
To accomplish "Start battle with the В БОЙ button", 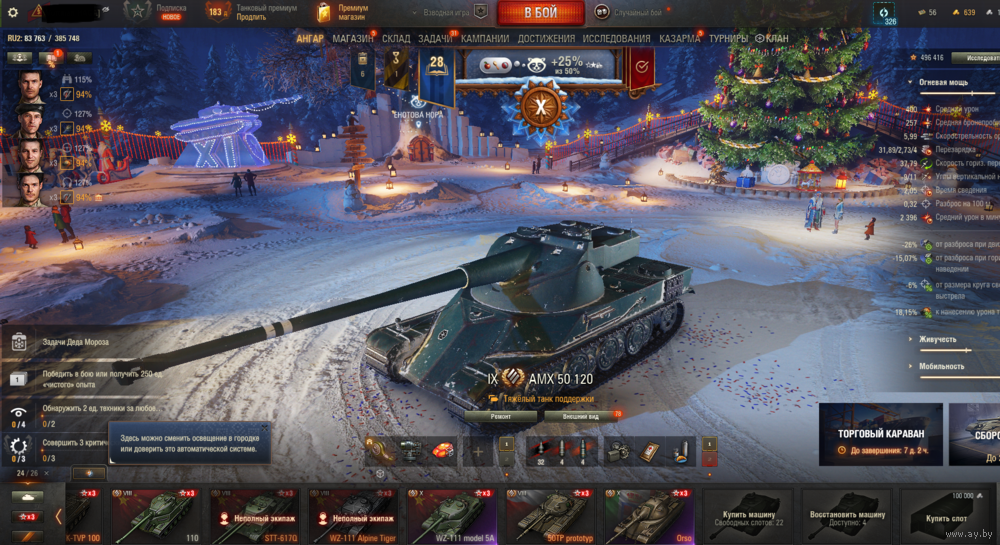I will 541,13.
